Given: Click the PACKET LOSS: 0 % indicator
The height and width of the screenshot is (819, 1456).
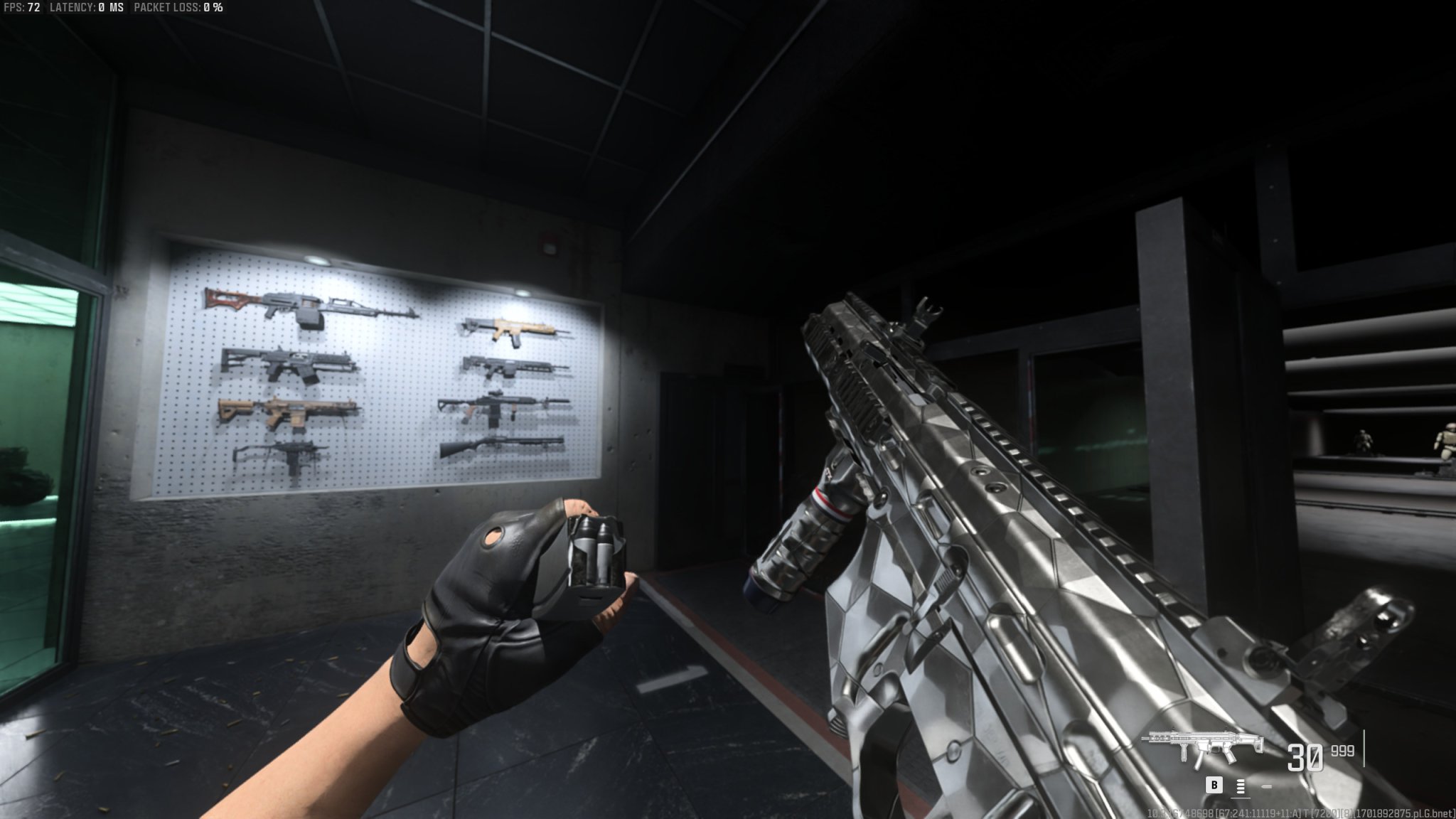Looking at the screenshot, I should [178, 9].
